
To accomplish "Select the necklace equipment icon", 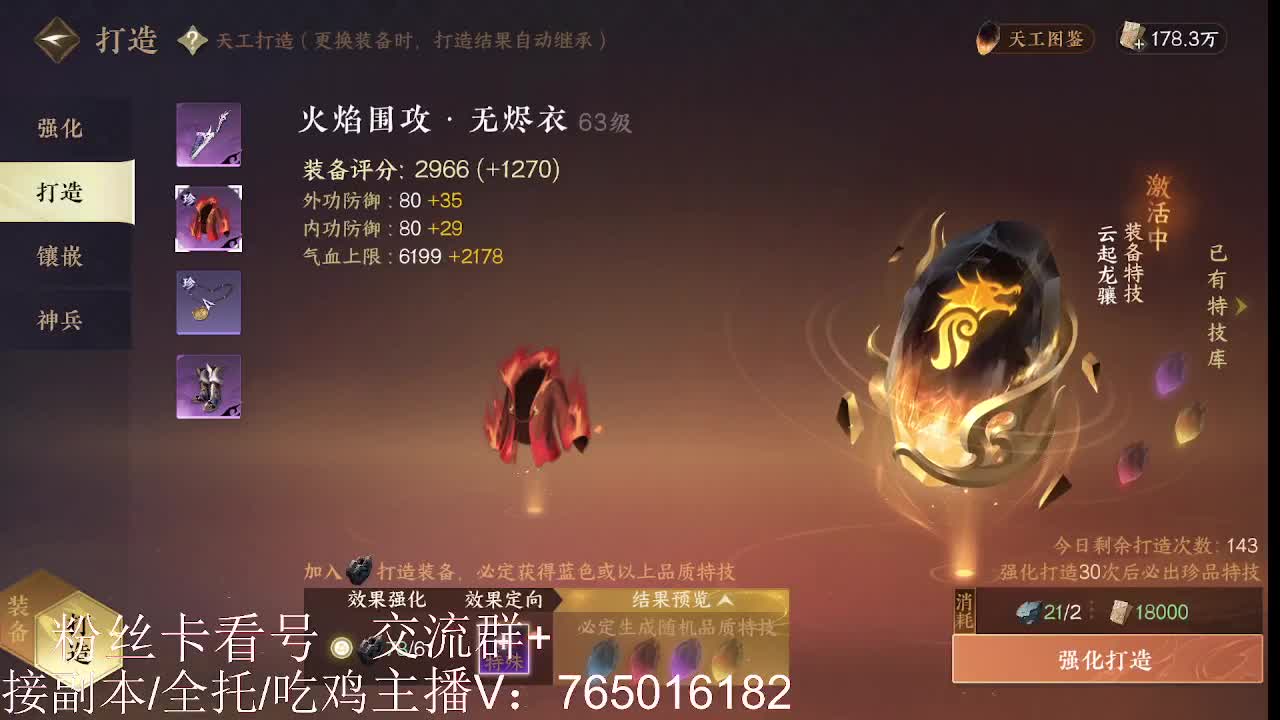I will [207, 302].
